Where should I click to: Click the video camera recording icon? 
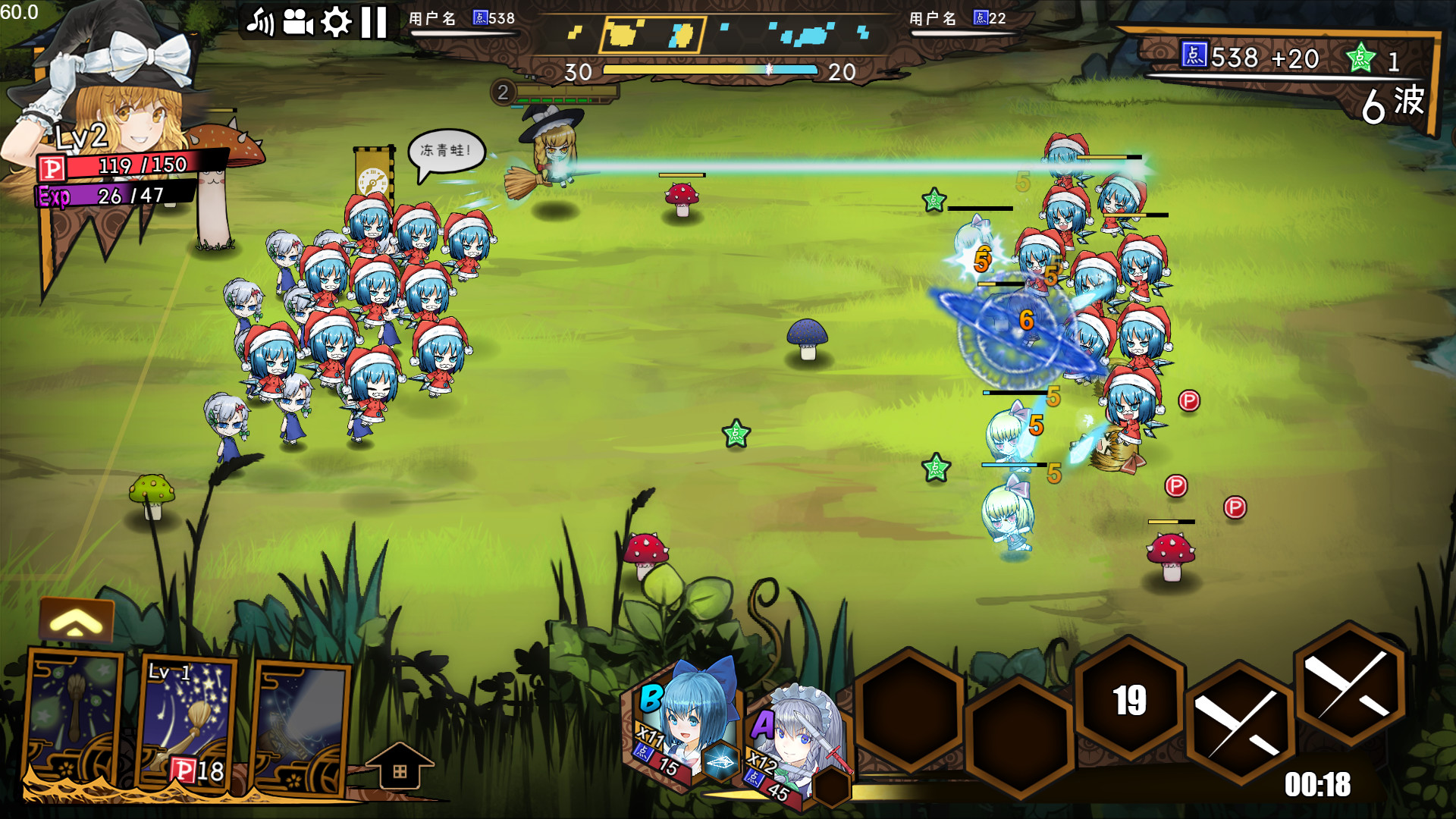298,22
